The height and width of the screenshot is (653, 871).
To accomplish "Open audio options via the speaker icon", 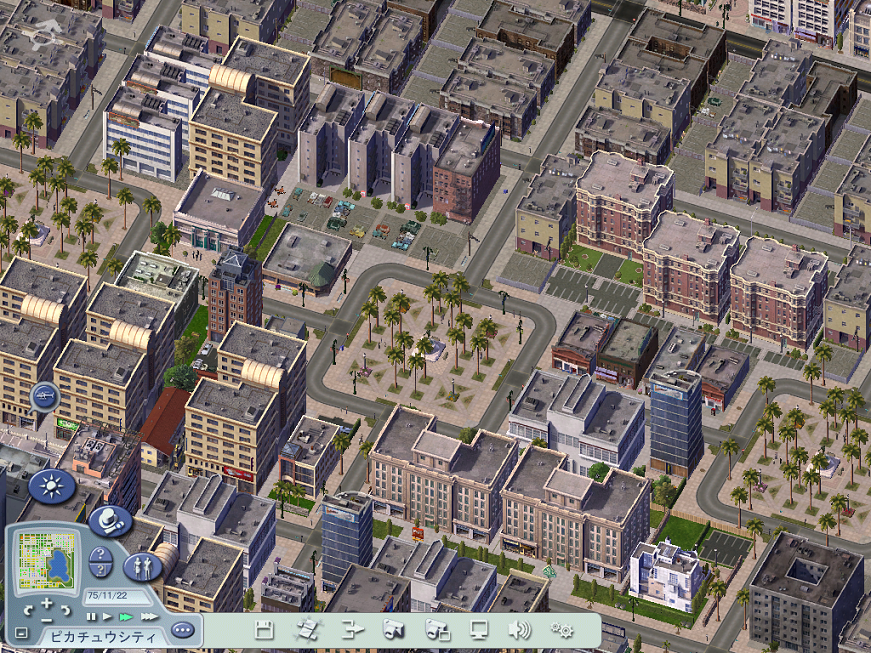I will tap(519, 629).
